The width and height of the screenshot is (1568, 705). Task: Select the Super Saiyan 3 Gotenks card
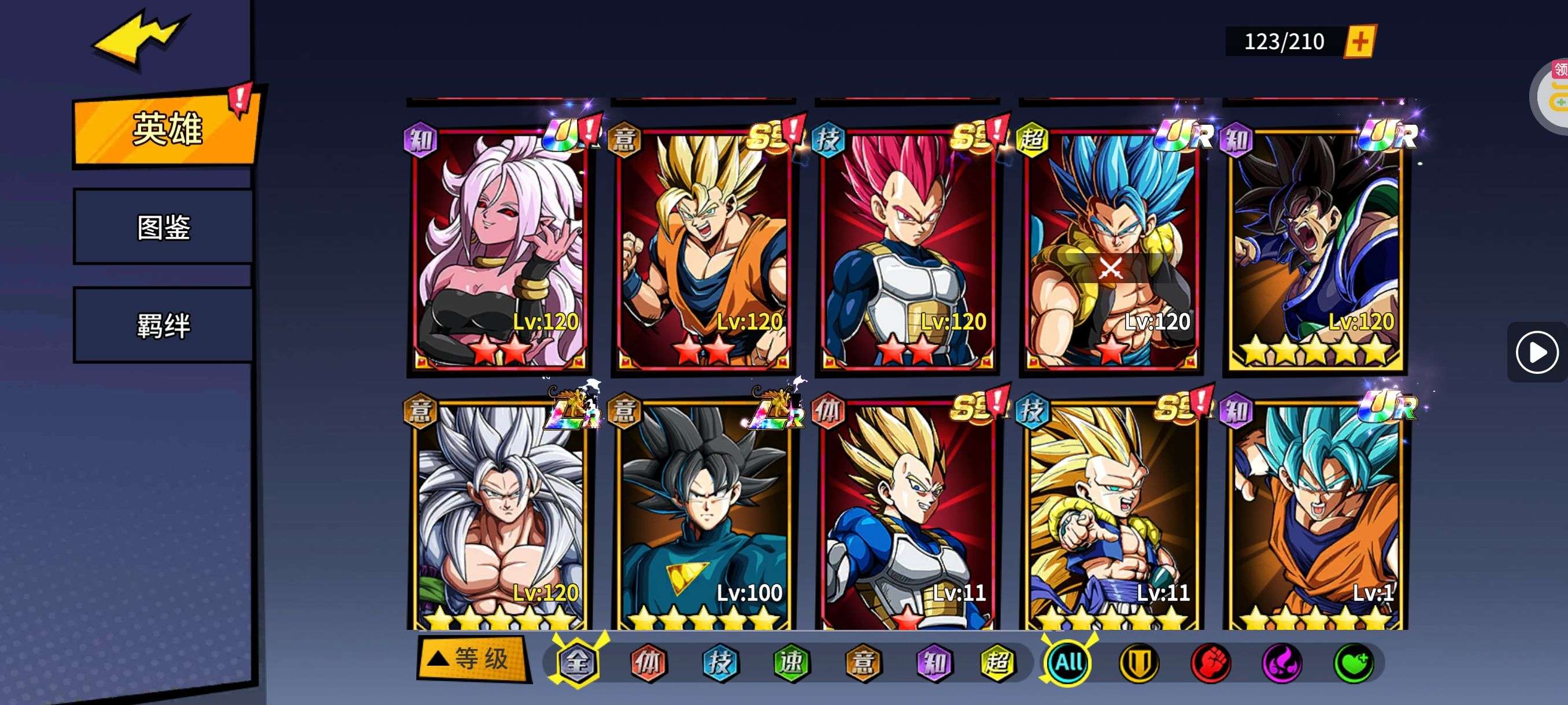click(1111, 517)
